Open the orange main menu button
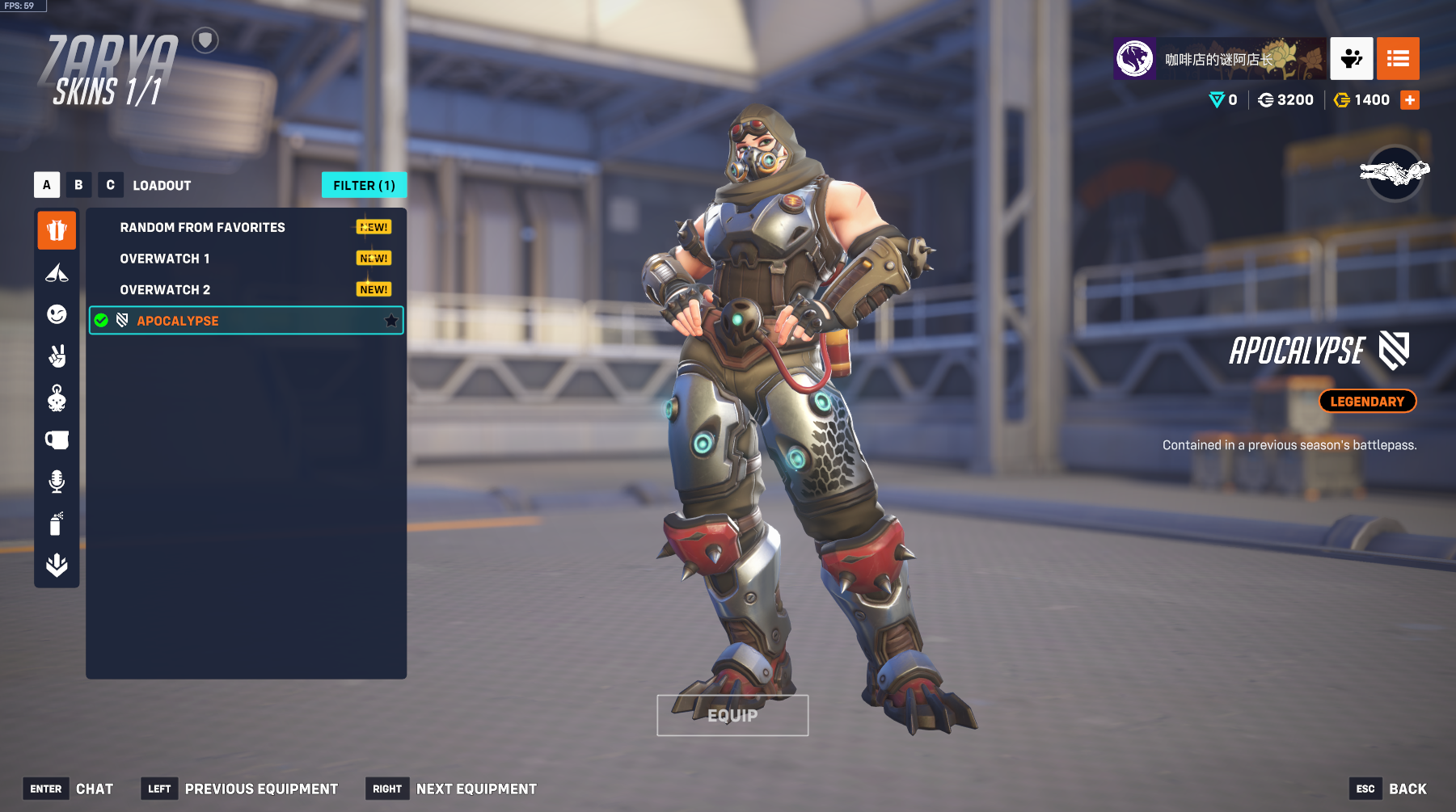 [1398, 59]
